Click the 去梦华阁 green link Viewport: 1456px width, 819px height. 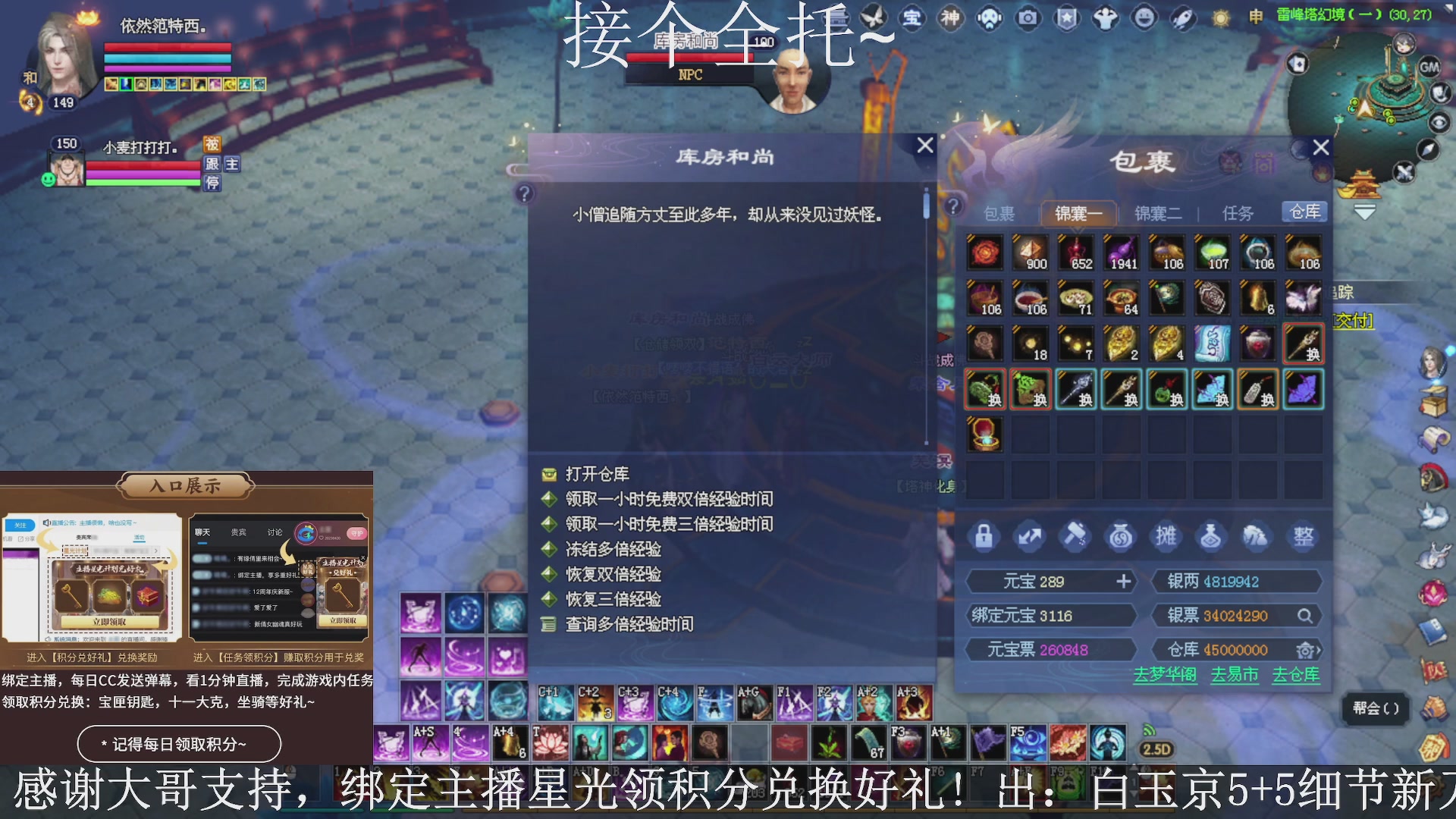(1164, 674)
